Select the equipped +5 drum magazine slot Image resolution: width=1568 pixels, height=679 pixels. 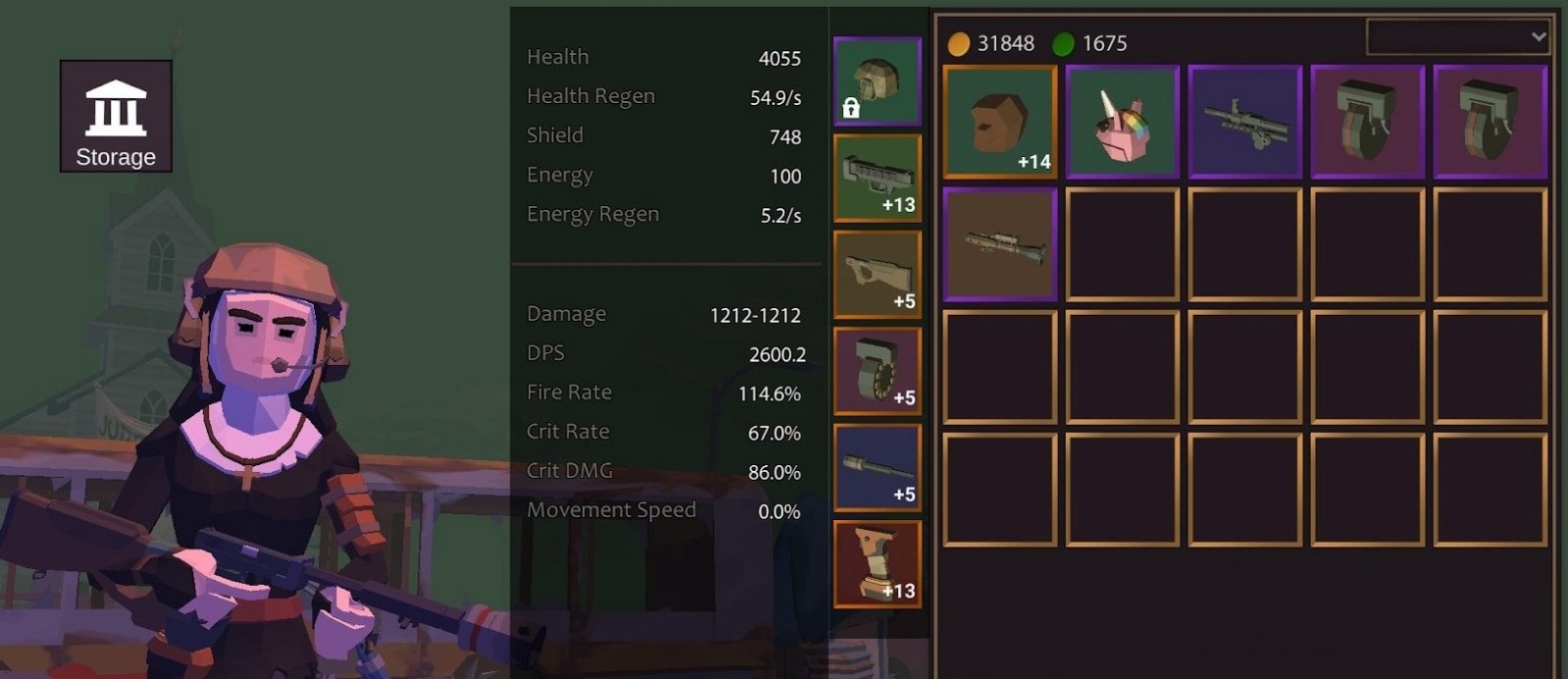click(x=877, y=371)
